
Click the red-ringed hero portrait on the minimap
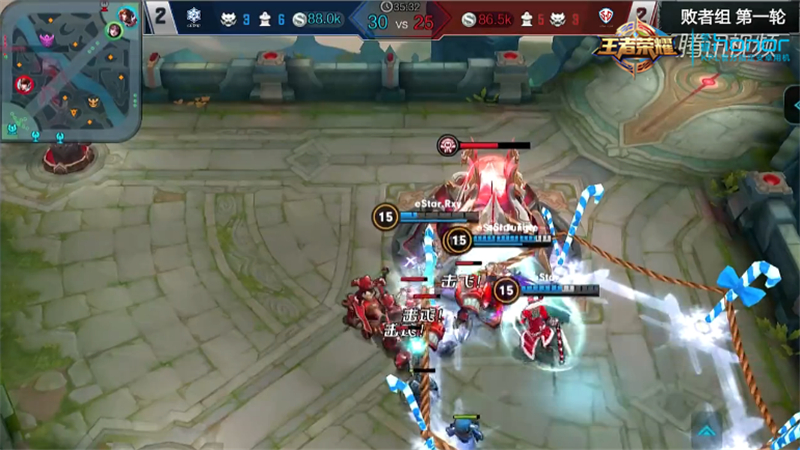25,84
